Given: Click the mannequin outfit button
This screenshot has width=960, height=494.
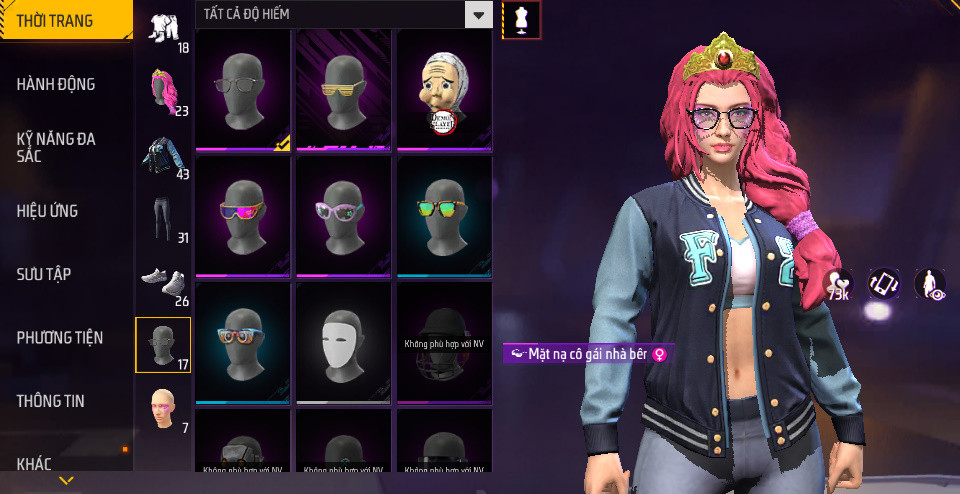Looking at the screenshot, I should pyautogui.click(x=520, y=19).
